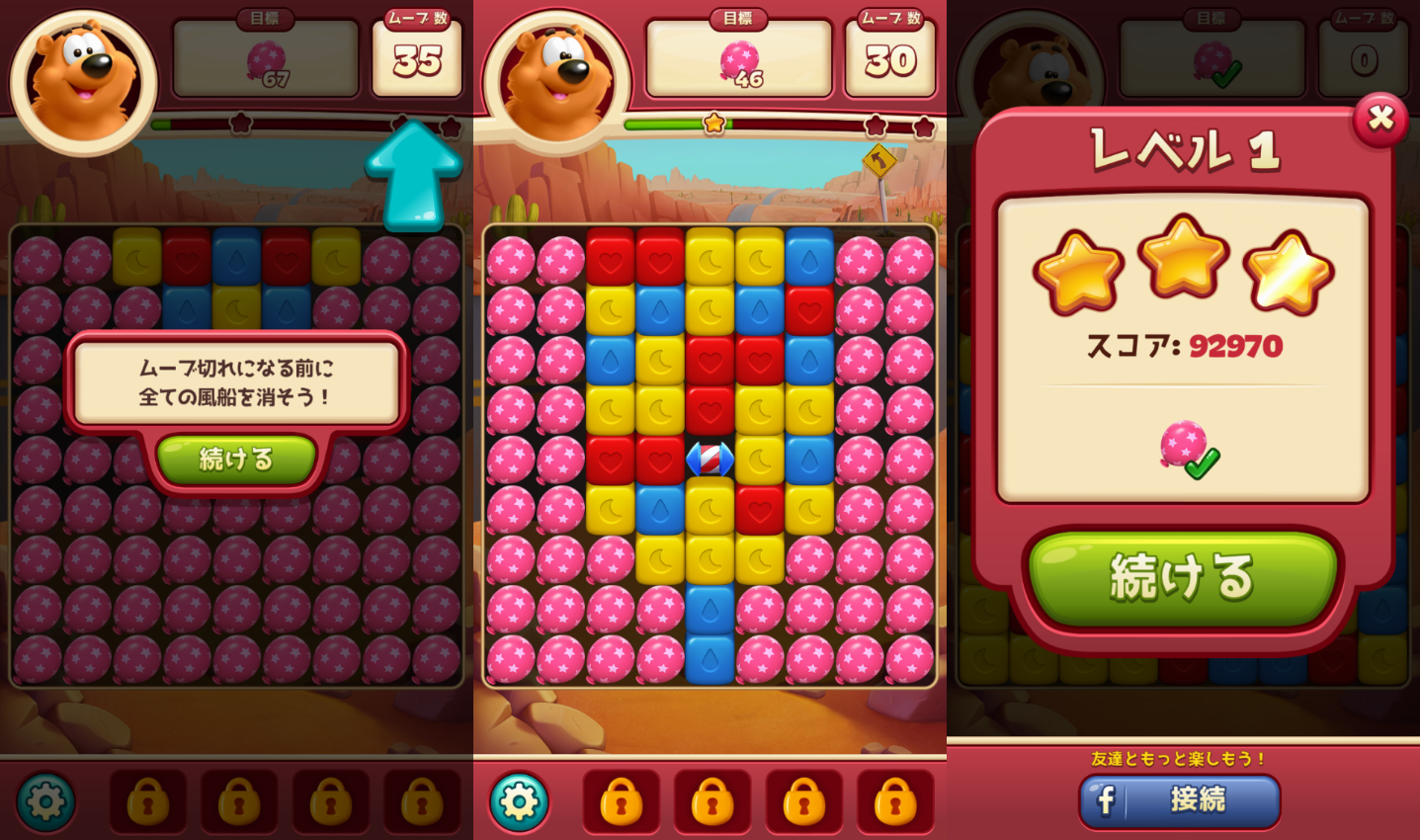Select the red heart cube directly above the striped rocket
The height and width of the screenshot is (840, 1420).
coord(710,409)
